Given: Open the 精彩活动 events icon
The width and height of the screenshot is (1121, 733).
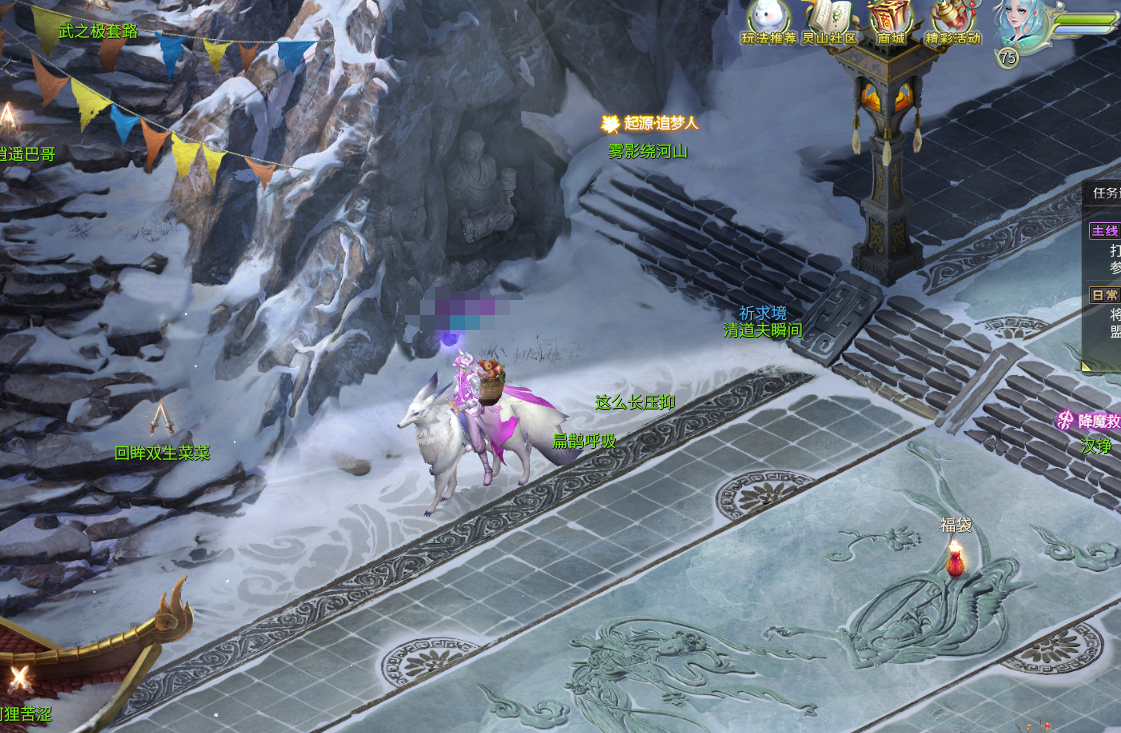Looking at the screenshot, I should (x=952, y=20).
